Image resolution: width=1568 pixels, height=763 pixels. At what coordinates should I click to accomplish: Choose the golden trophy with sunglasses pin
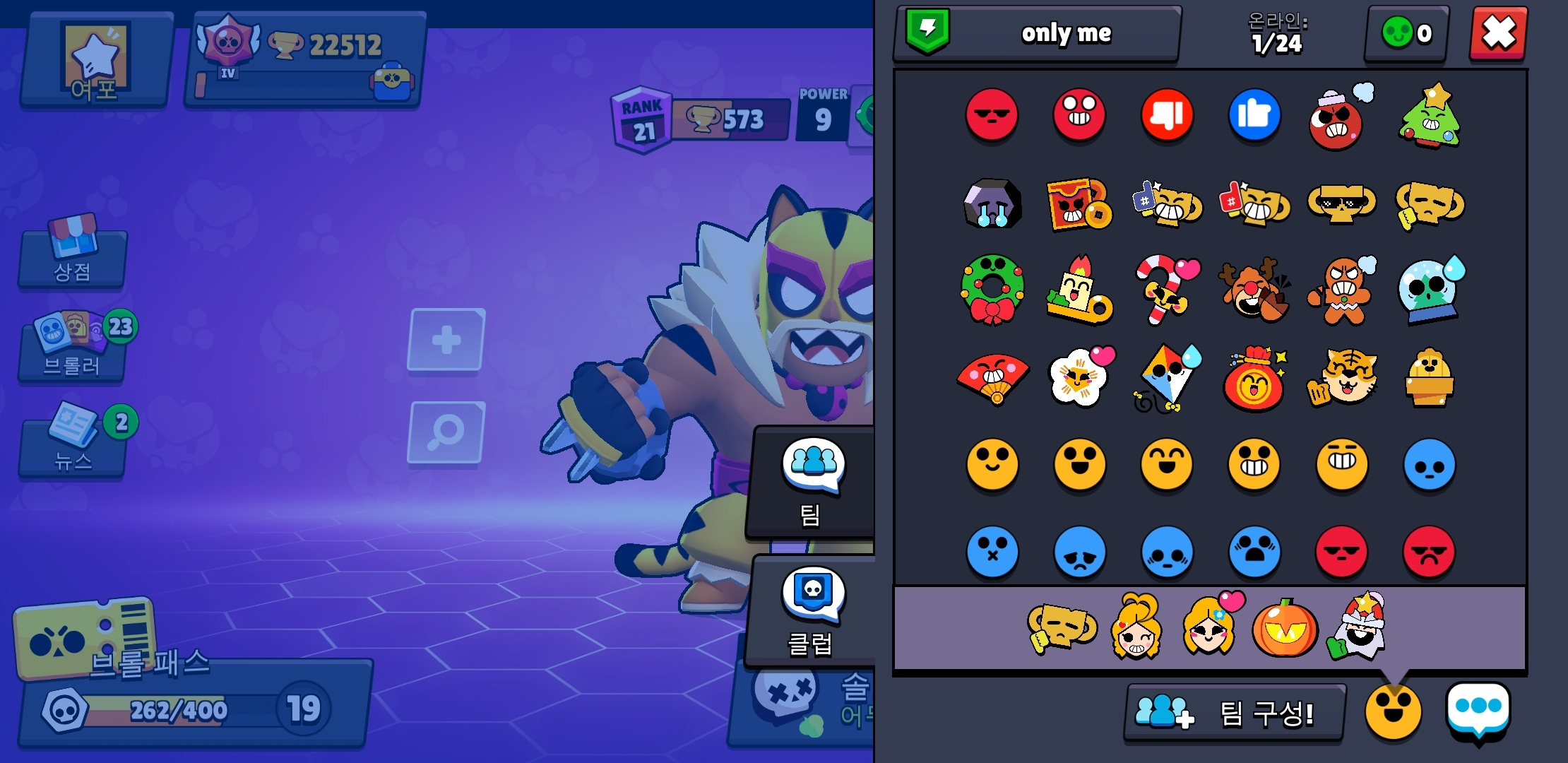[x=1342, y=203]
